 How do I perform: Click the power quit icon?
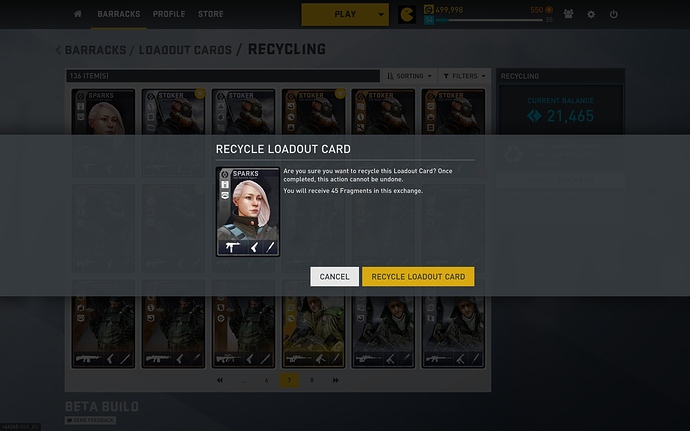click(613, 15)
